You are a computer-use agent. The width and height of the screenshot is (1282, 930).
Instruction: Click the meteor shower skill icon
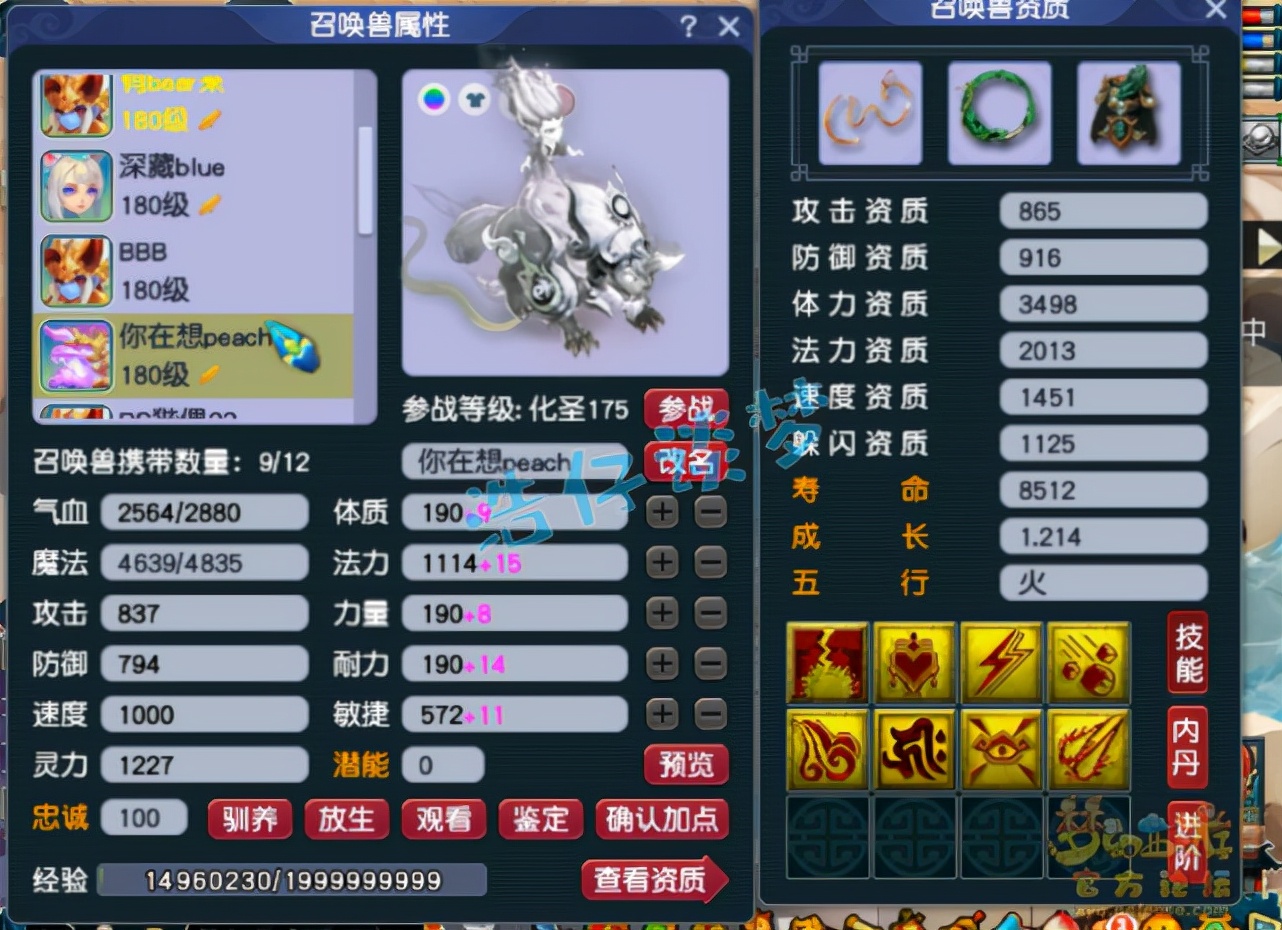click(x=1087, y=659)
